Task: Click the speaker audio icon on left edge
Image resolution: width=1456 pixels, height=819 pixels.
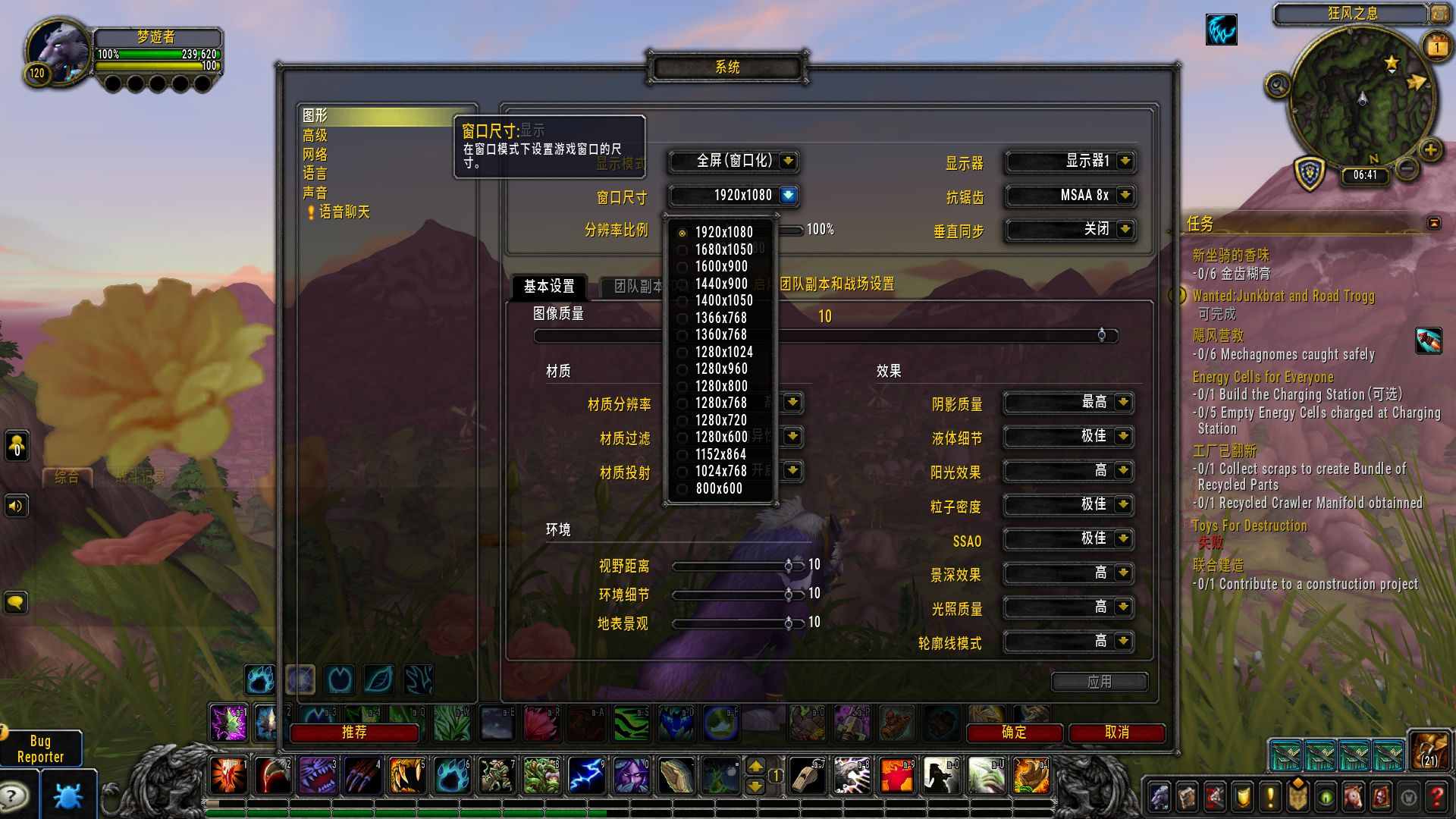Action: pos(16,506)
